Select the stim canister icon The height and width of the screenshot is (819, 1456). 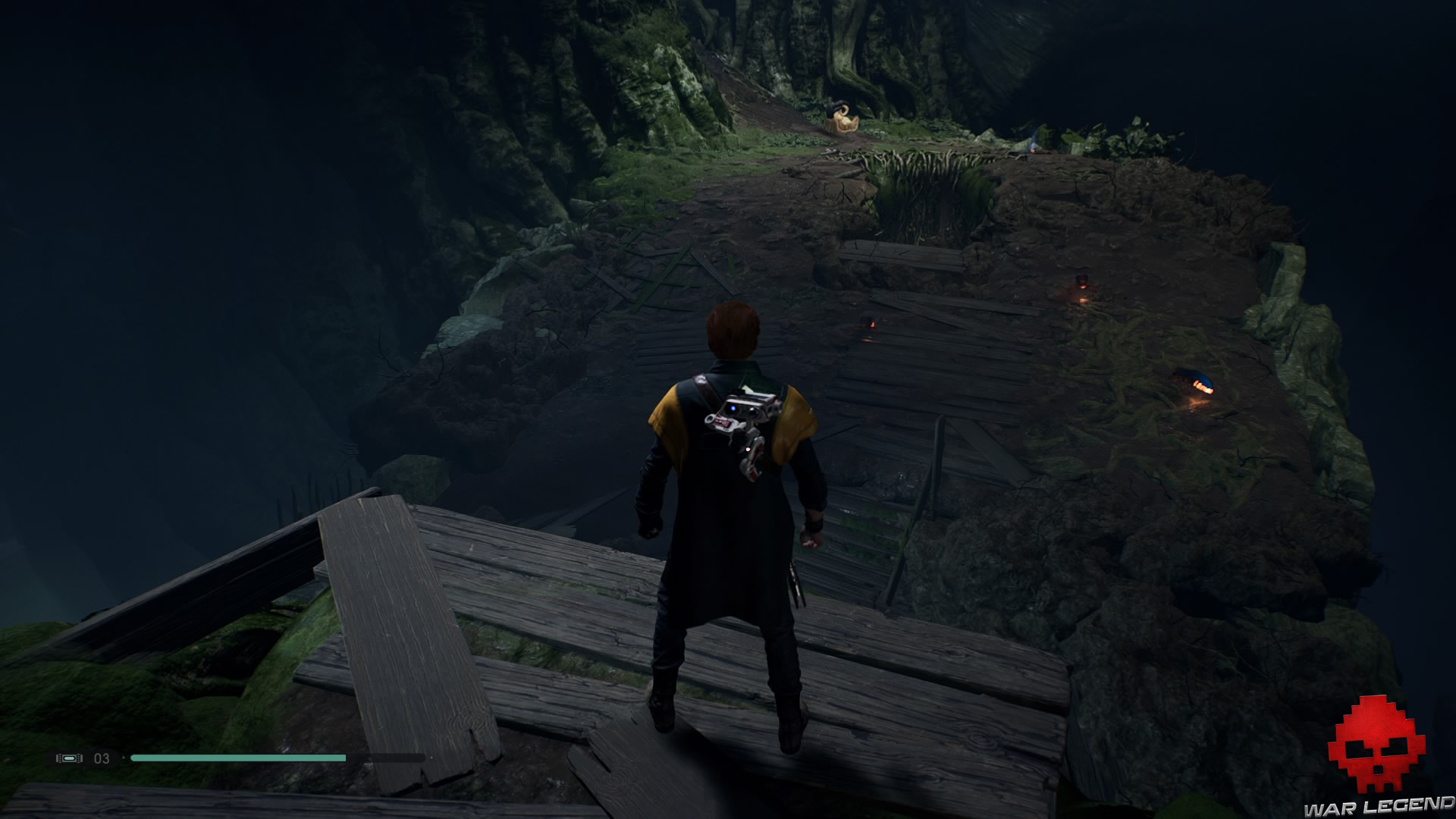[71, 758]
